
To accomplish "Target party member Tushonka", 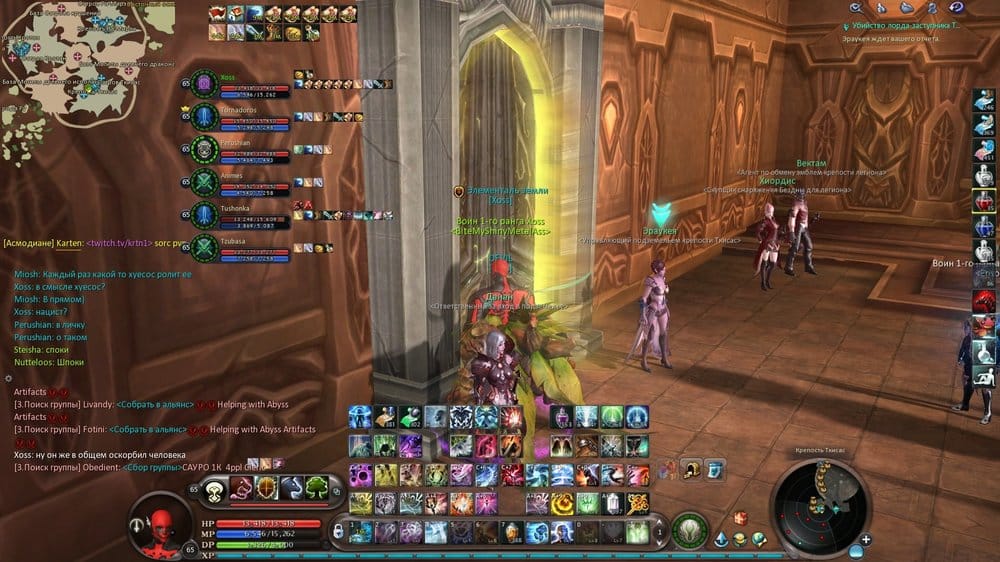I will click(240, 215).
